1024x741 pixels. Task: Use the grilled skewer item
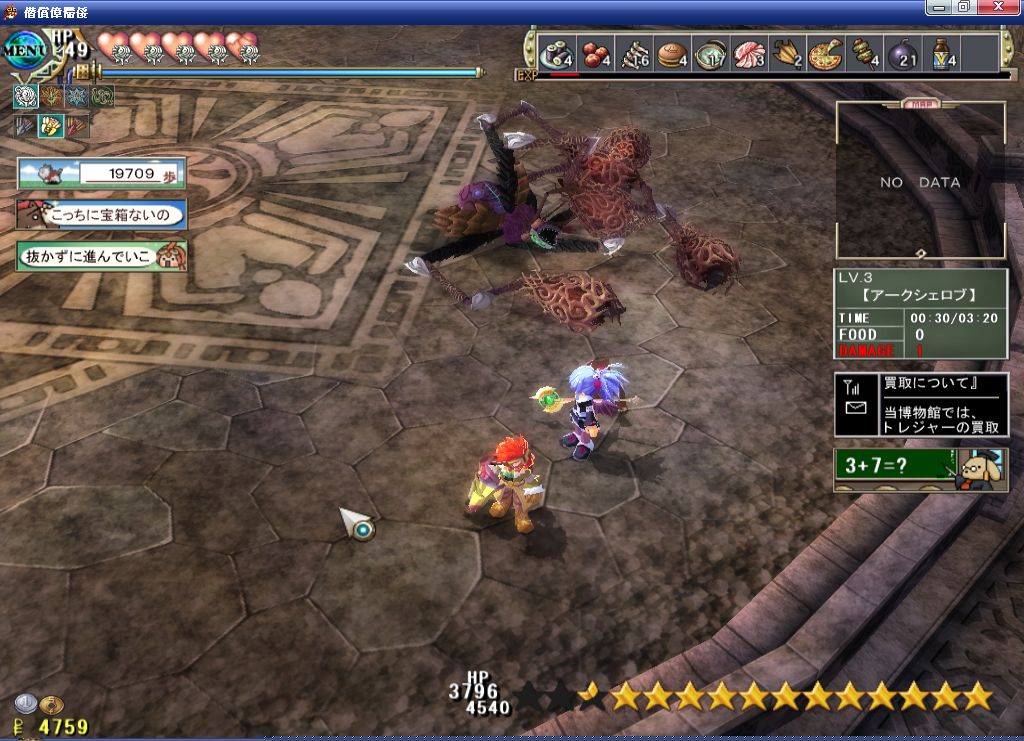(865, 54)
